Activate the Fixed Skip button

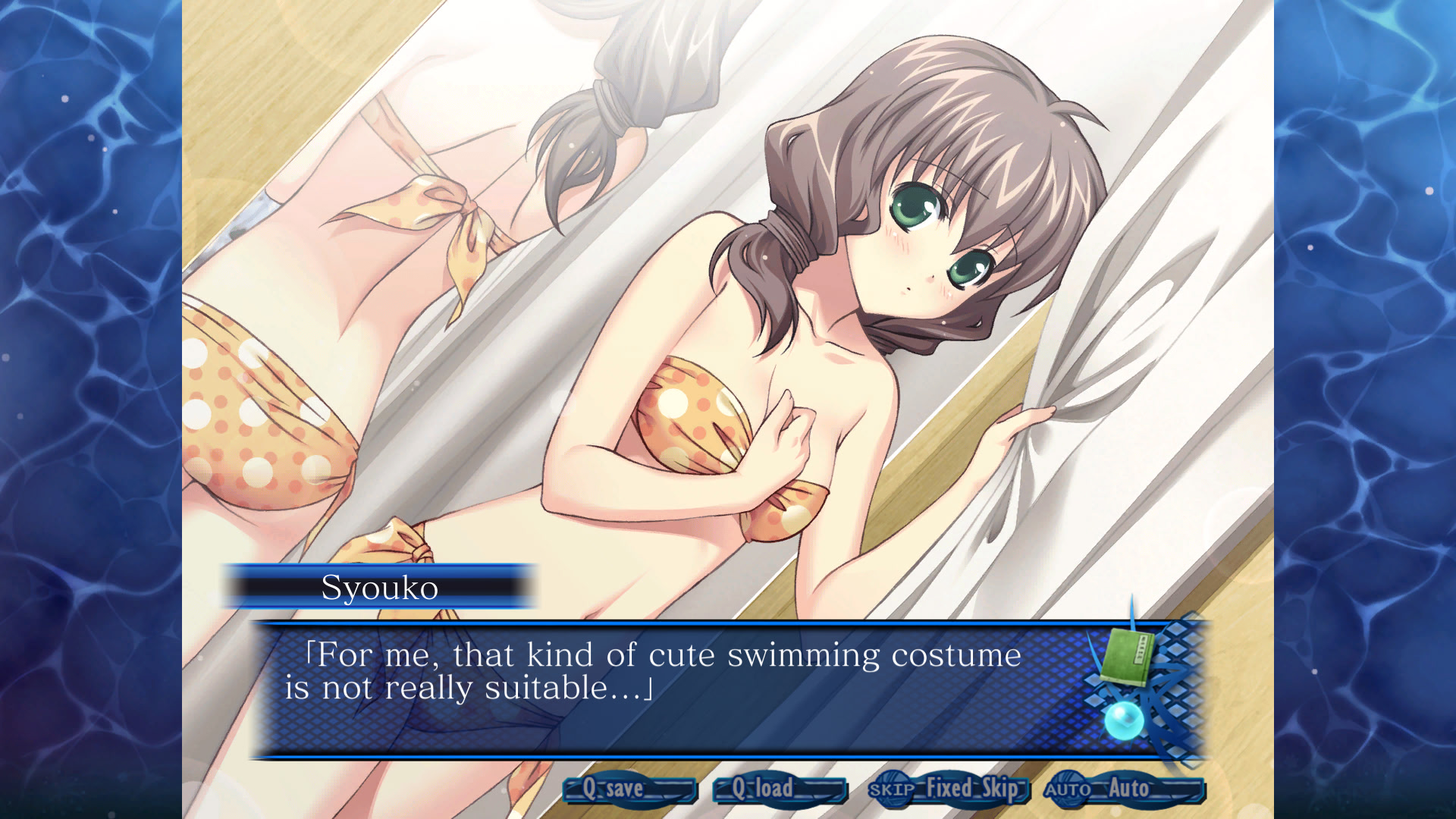tap(948, 789)
